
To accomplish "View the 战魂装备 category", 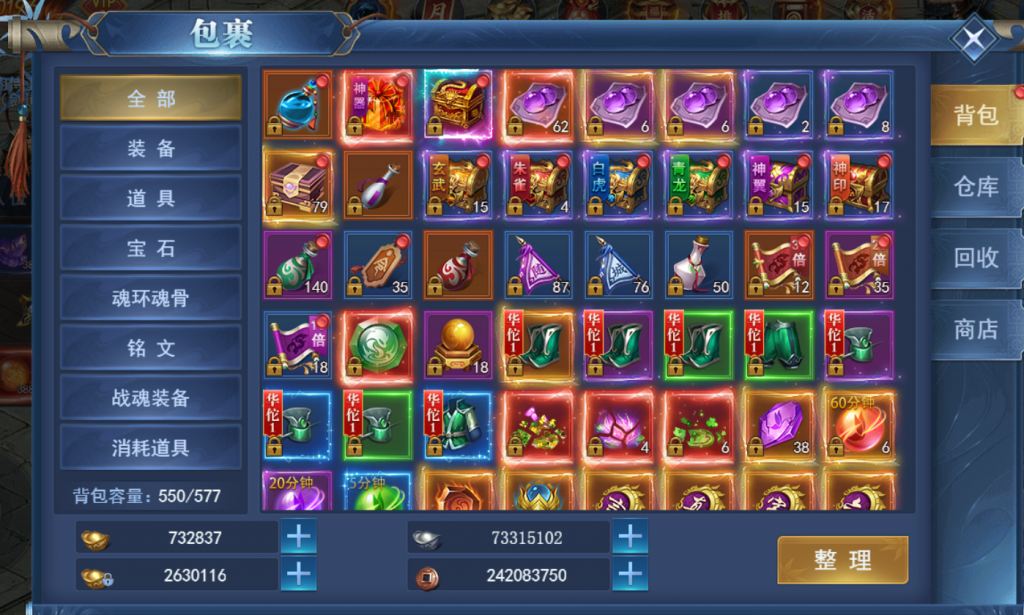I will point(151,398).
